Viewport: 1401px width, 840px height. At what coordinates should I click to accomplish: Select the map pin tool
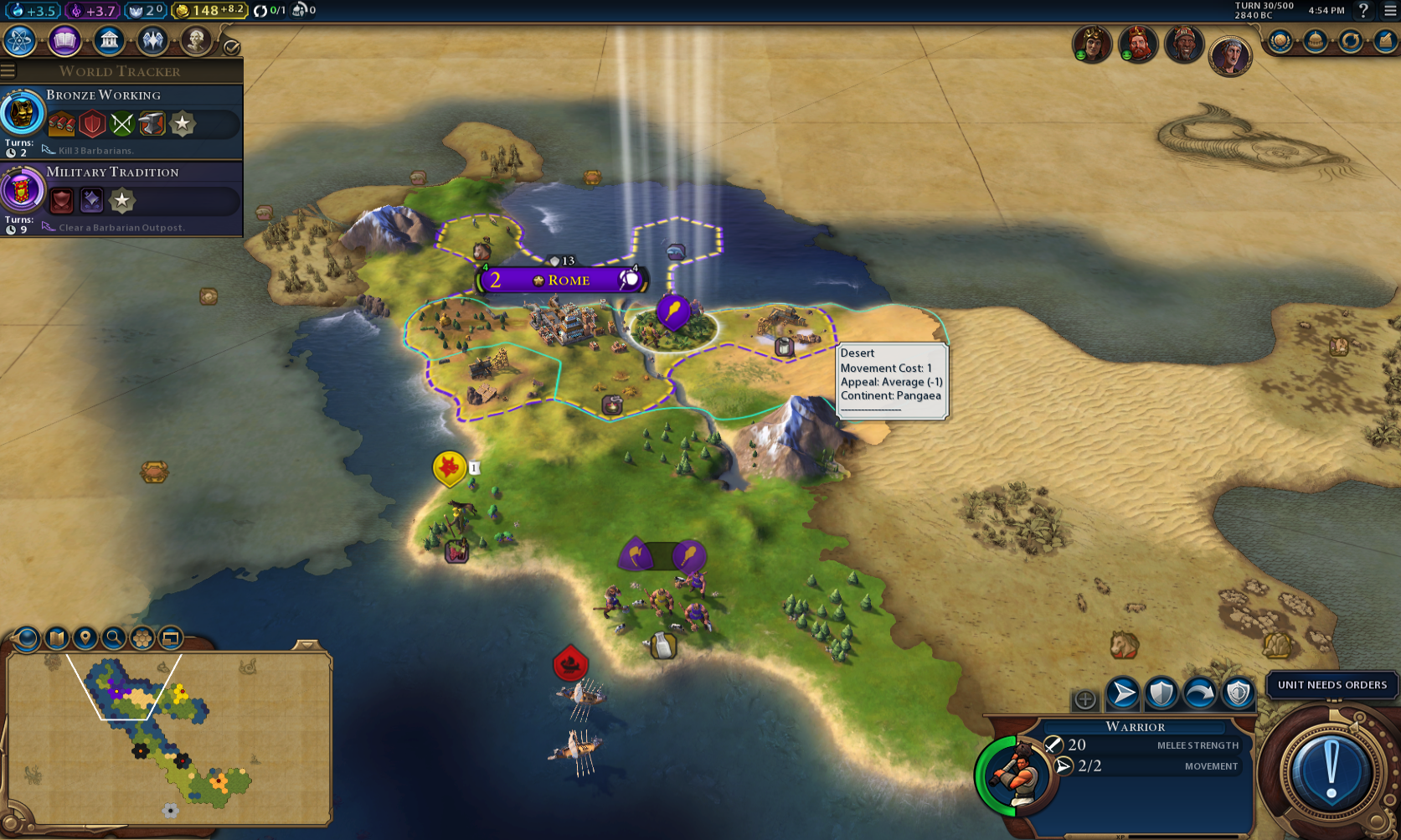[86, 638]
